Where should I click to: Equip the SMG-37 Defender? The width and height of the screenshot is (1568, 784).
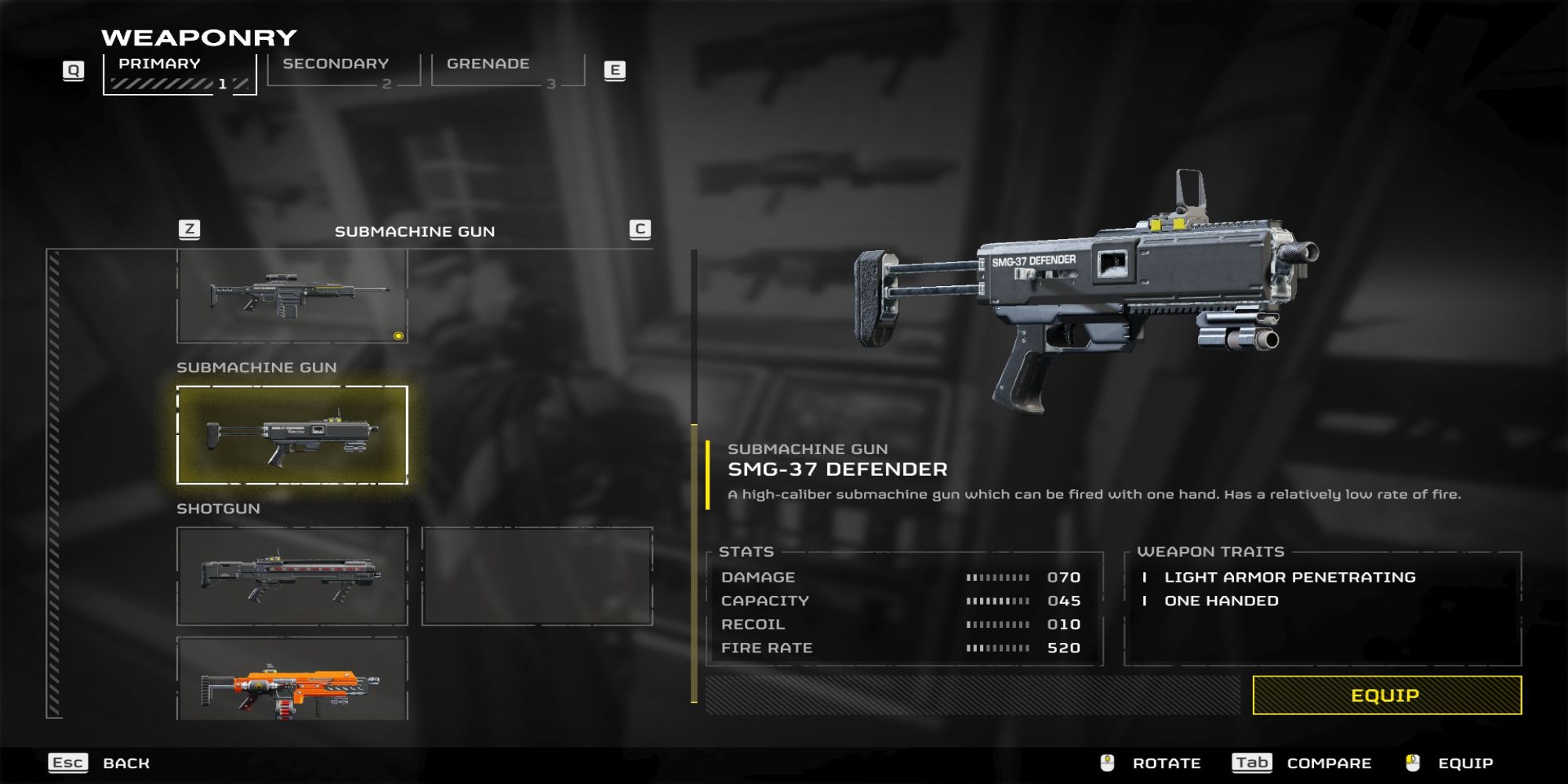1386,695
